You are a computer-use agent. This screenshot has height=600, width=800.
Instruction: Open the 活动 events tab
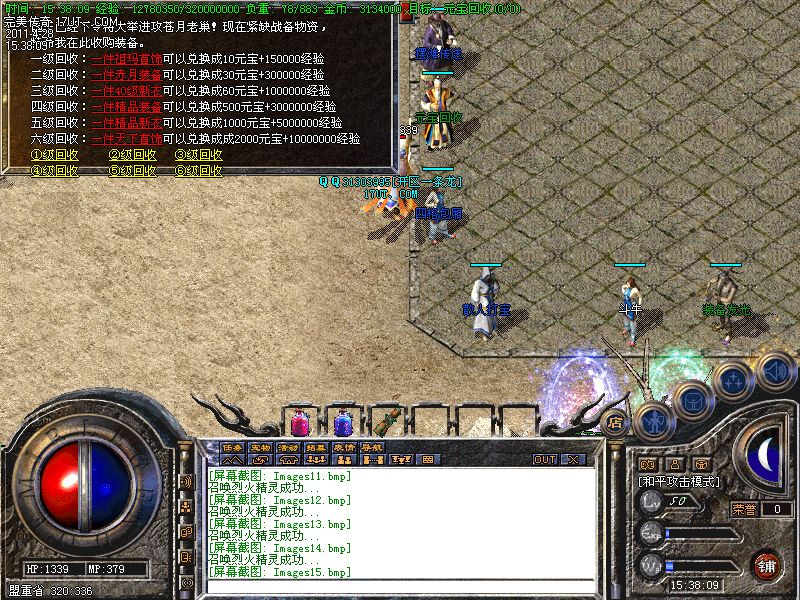[x=288, y=447]
